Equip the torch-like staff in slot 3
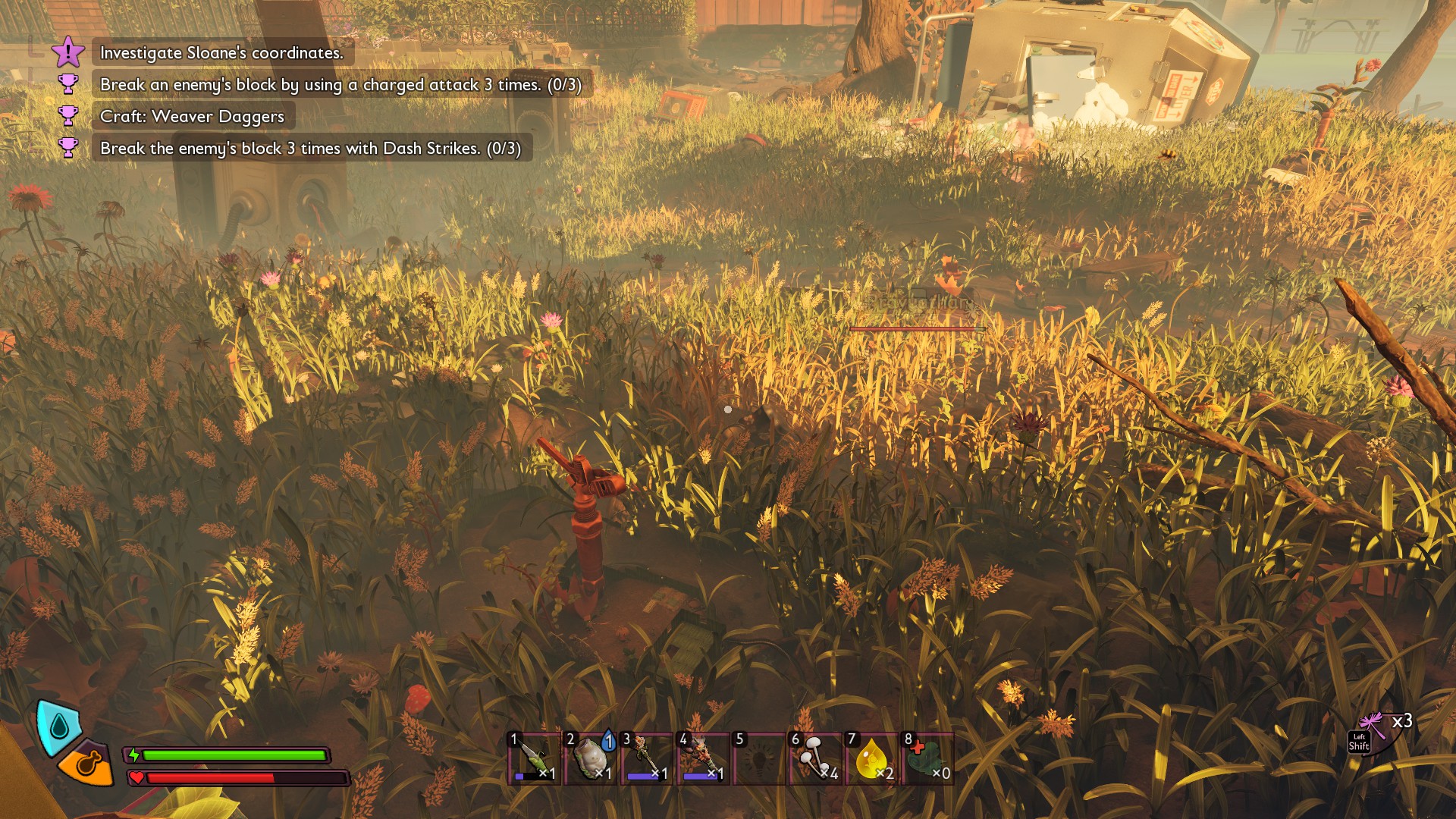The width and height of the screenshot is (1456, 819). click(646, 758)
